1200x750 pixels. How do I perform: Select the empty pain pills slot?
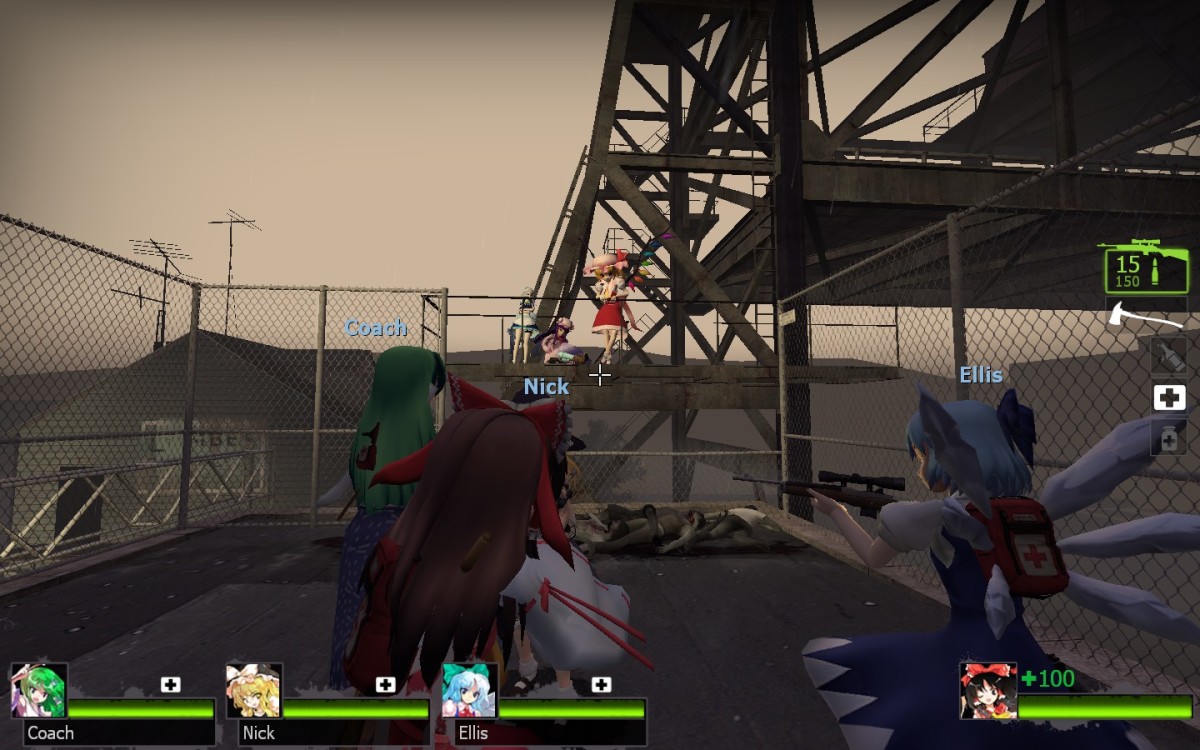pyautogui.click(x=1168, y=438)
